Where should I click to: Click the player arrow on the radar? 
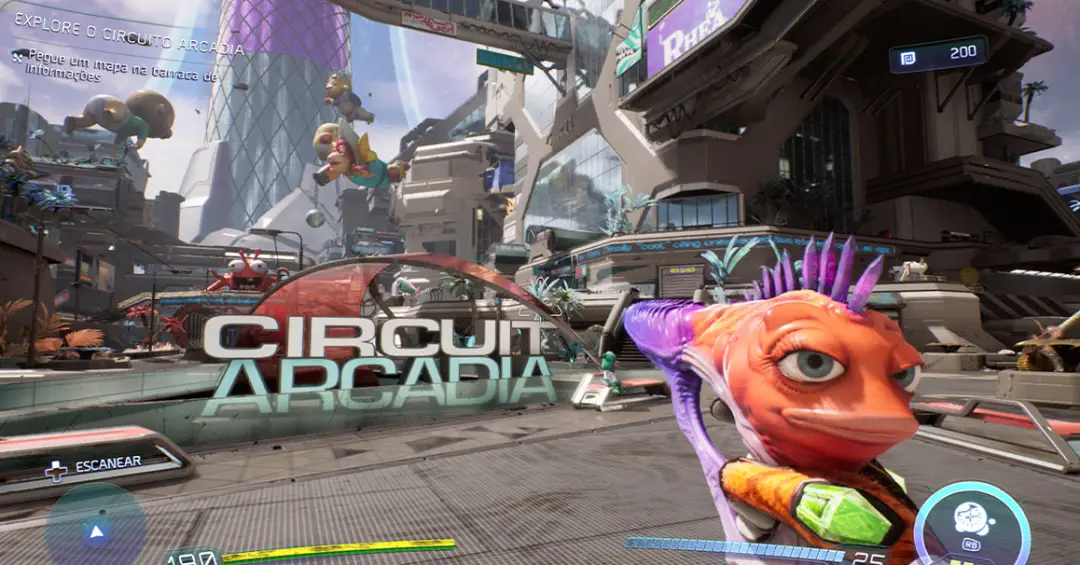(x=96, y=531)
